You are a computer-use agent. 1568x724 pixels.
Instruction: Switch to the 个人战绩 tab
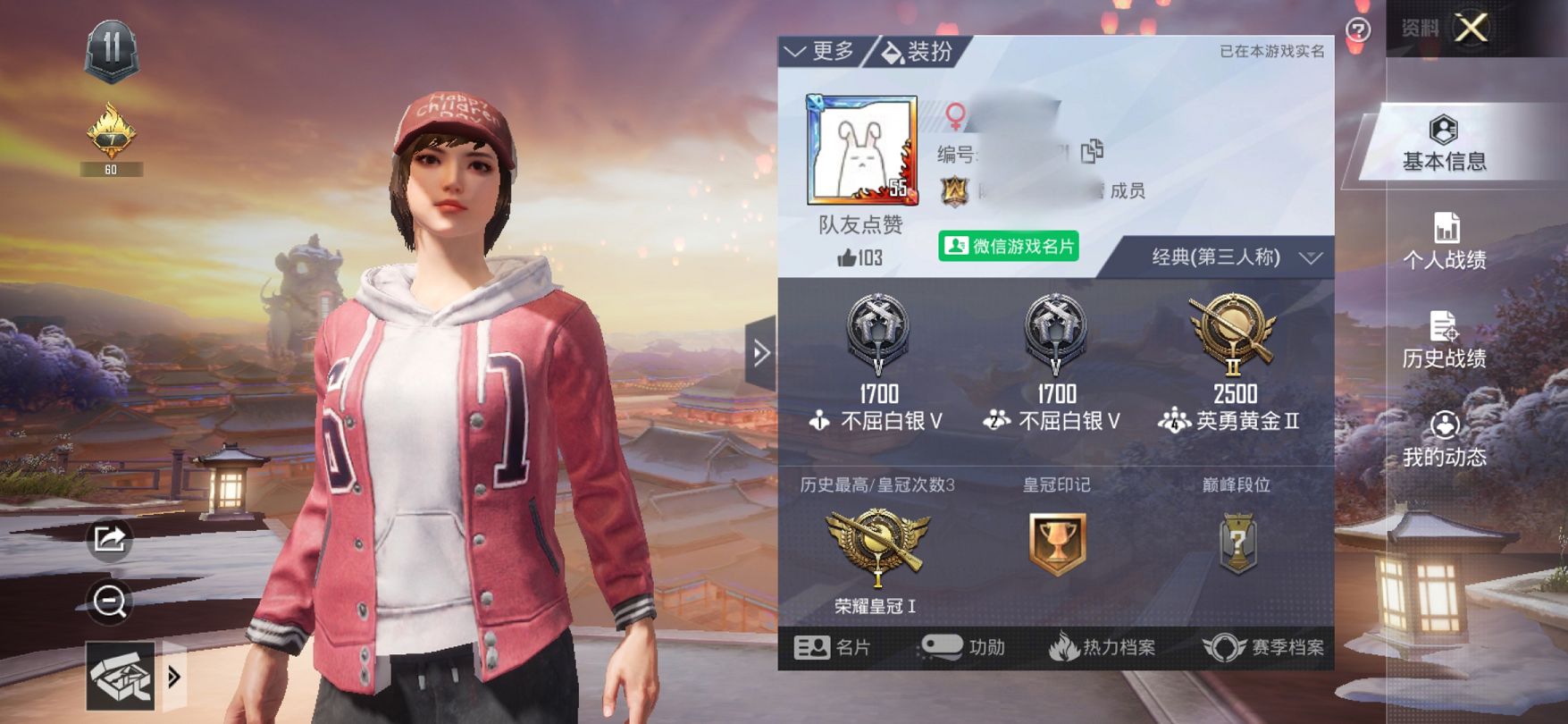1444,241
